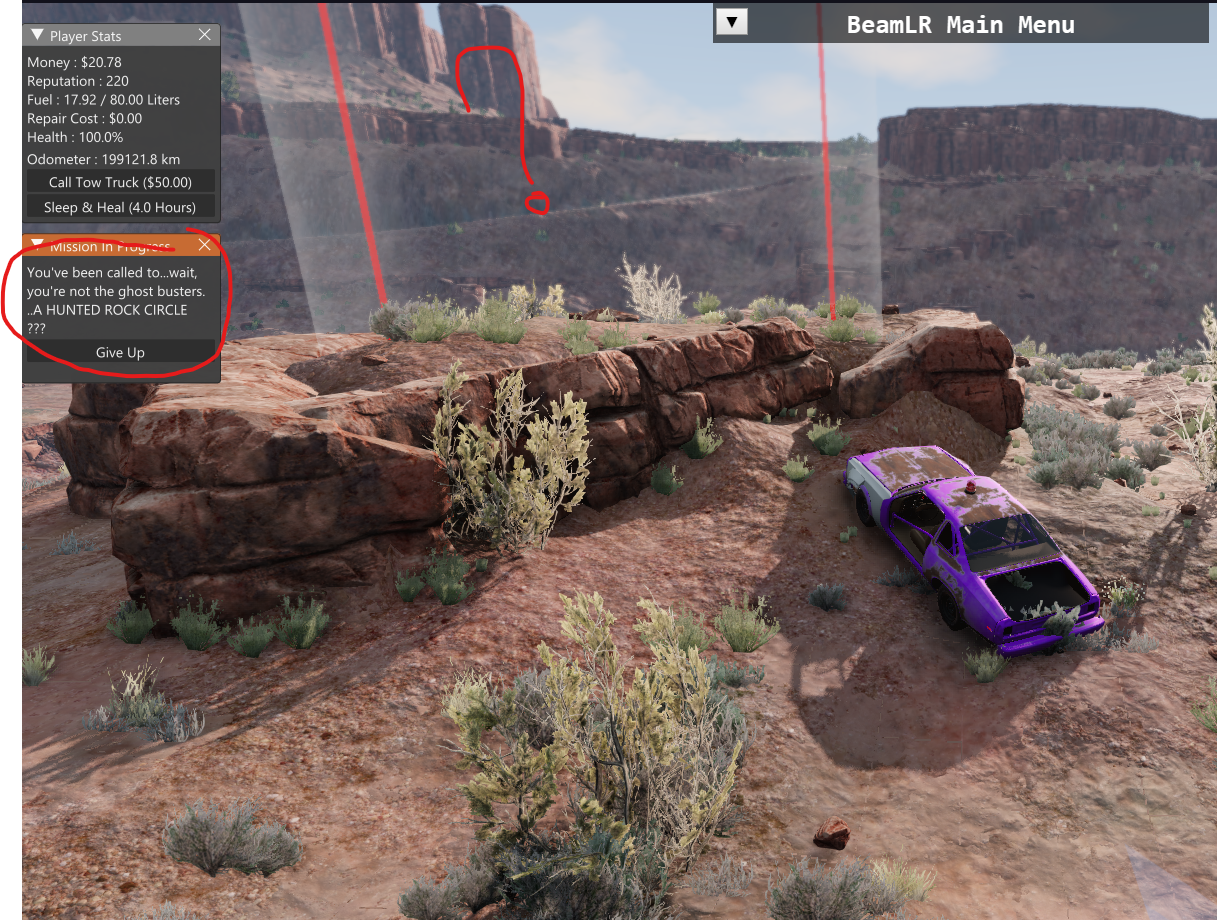The width and height of the screenshot is (1217, 920).
Task: Close the Player Stats window
Action: (205, 35)
